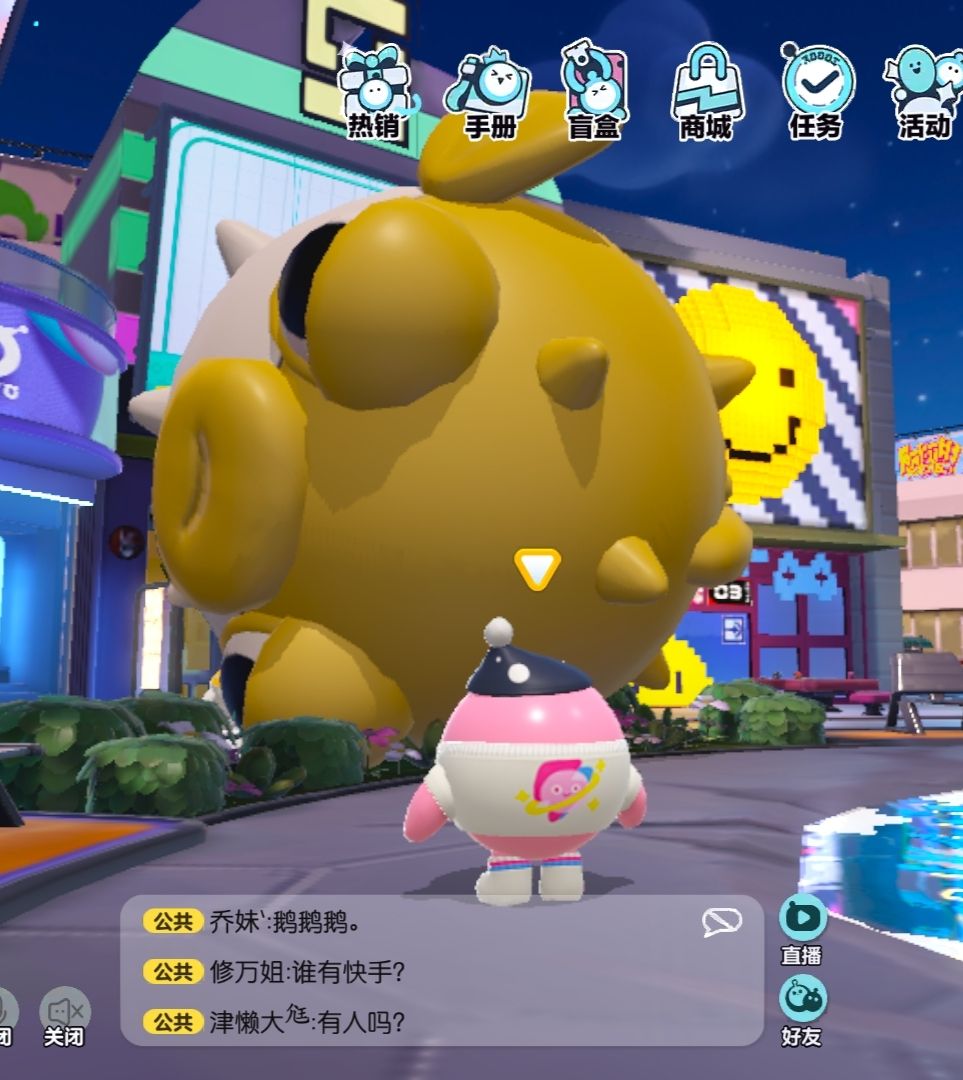Tap the chat speech bubble icon
This screenshot has width=963, height=1080.
tap(722, 923)
